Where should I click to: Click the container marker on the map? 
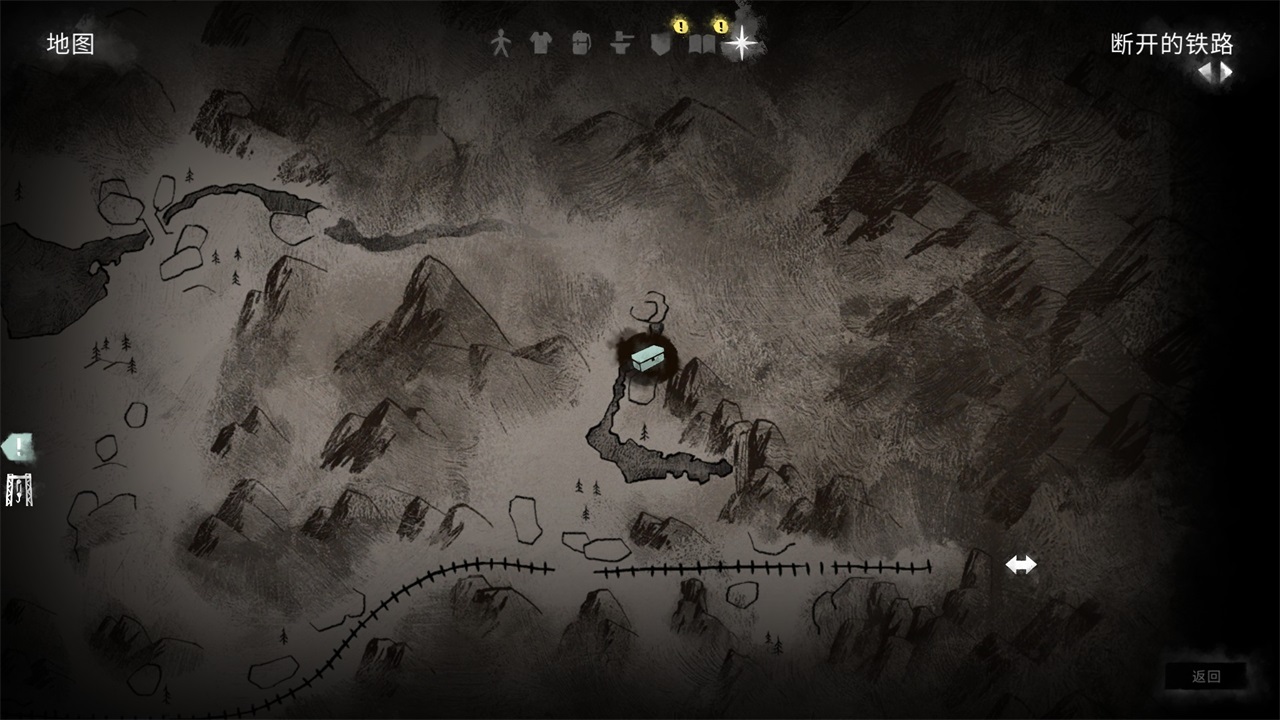point(648,357)
